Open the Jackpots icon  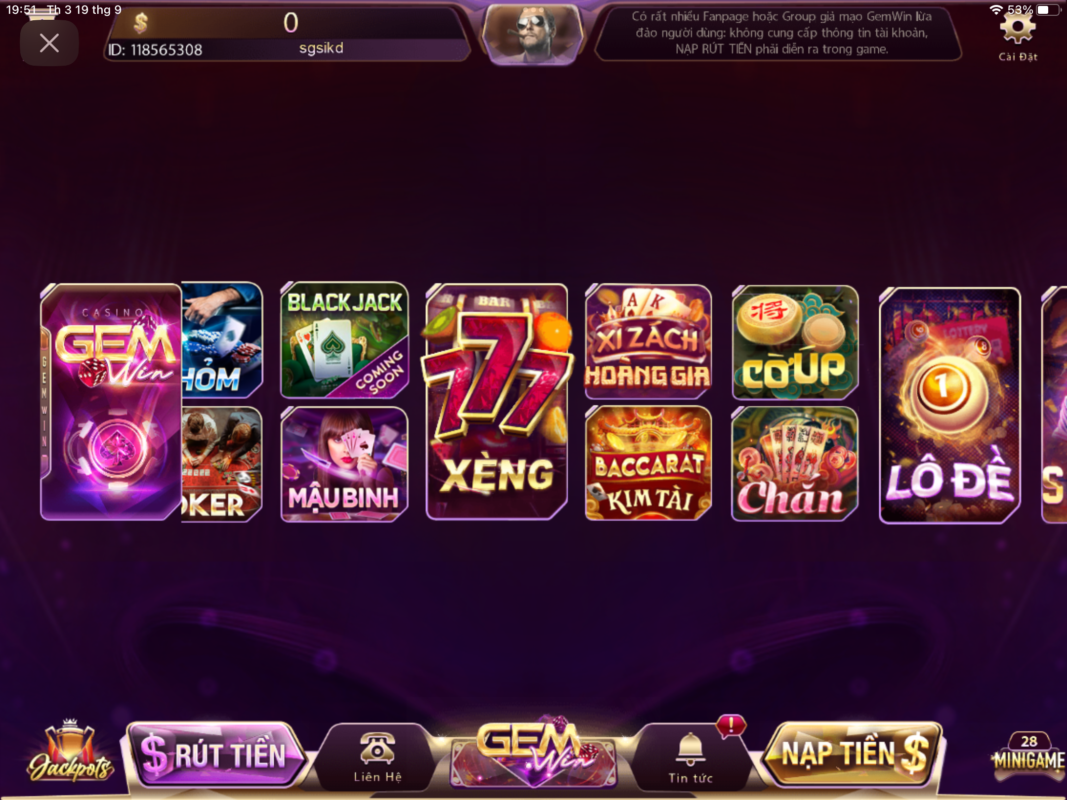tap(70, 753)
